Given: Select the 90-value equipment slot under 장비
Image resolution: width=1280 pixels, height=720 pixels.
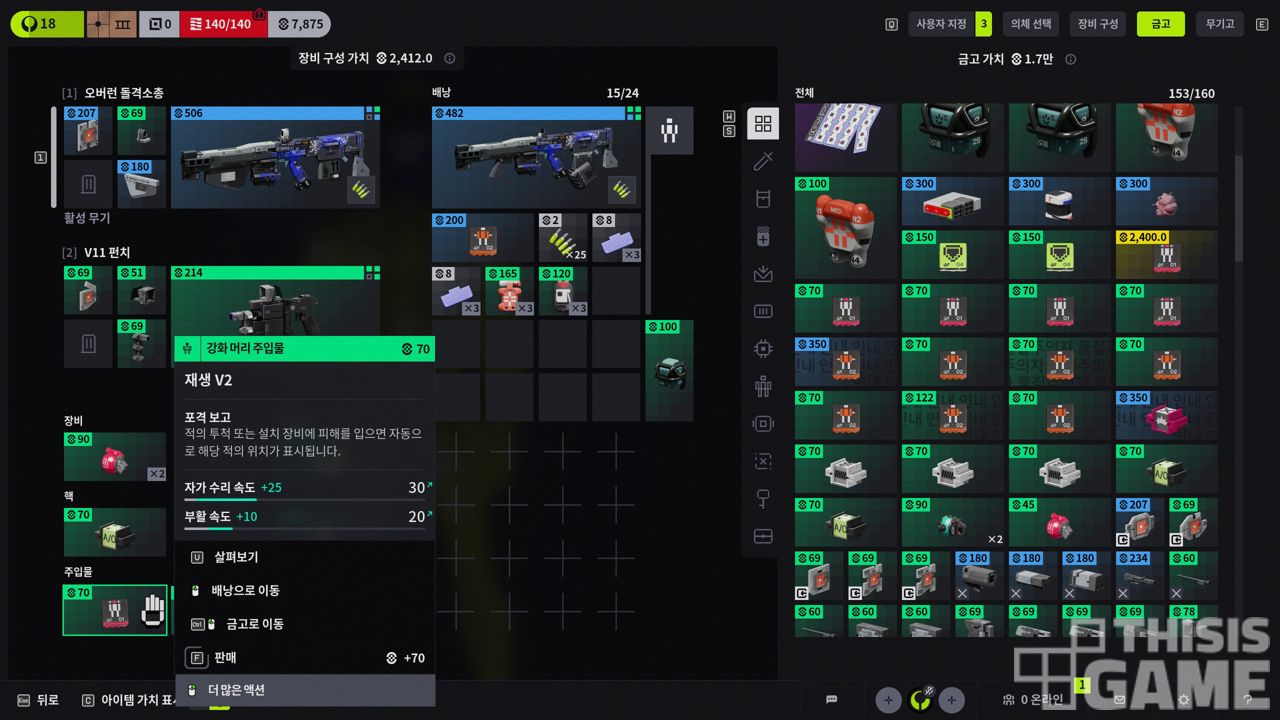Looking at the screenshot, I should click(x=115, y=457).
